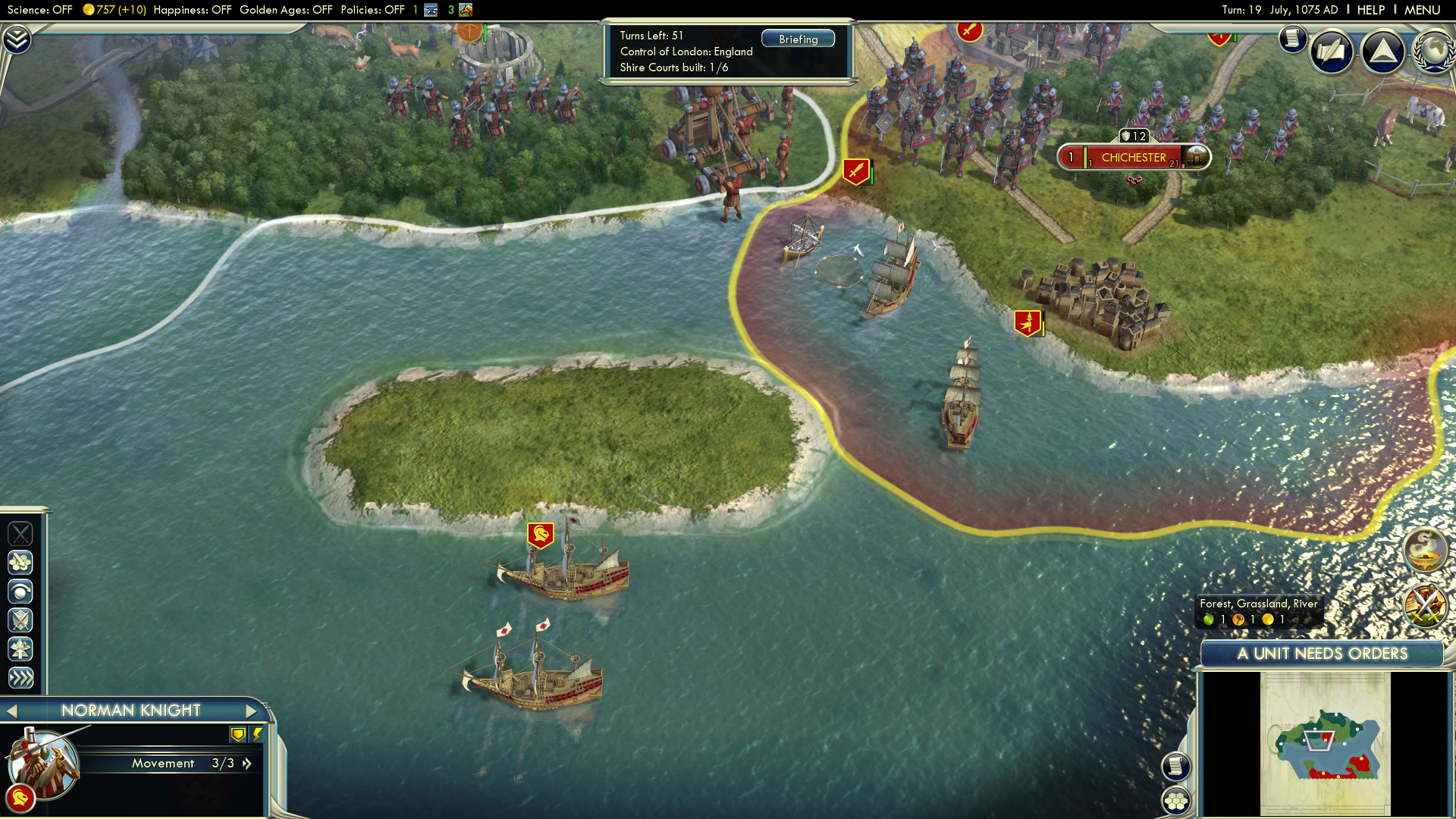Activate the triple chevron unit action
Screen dimensions: 1456x819
20,678
